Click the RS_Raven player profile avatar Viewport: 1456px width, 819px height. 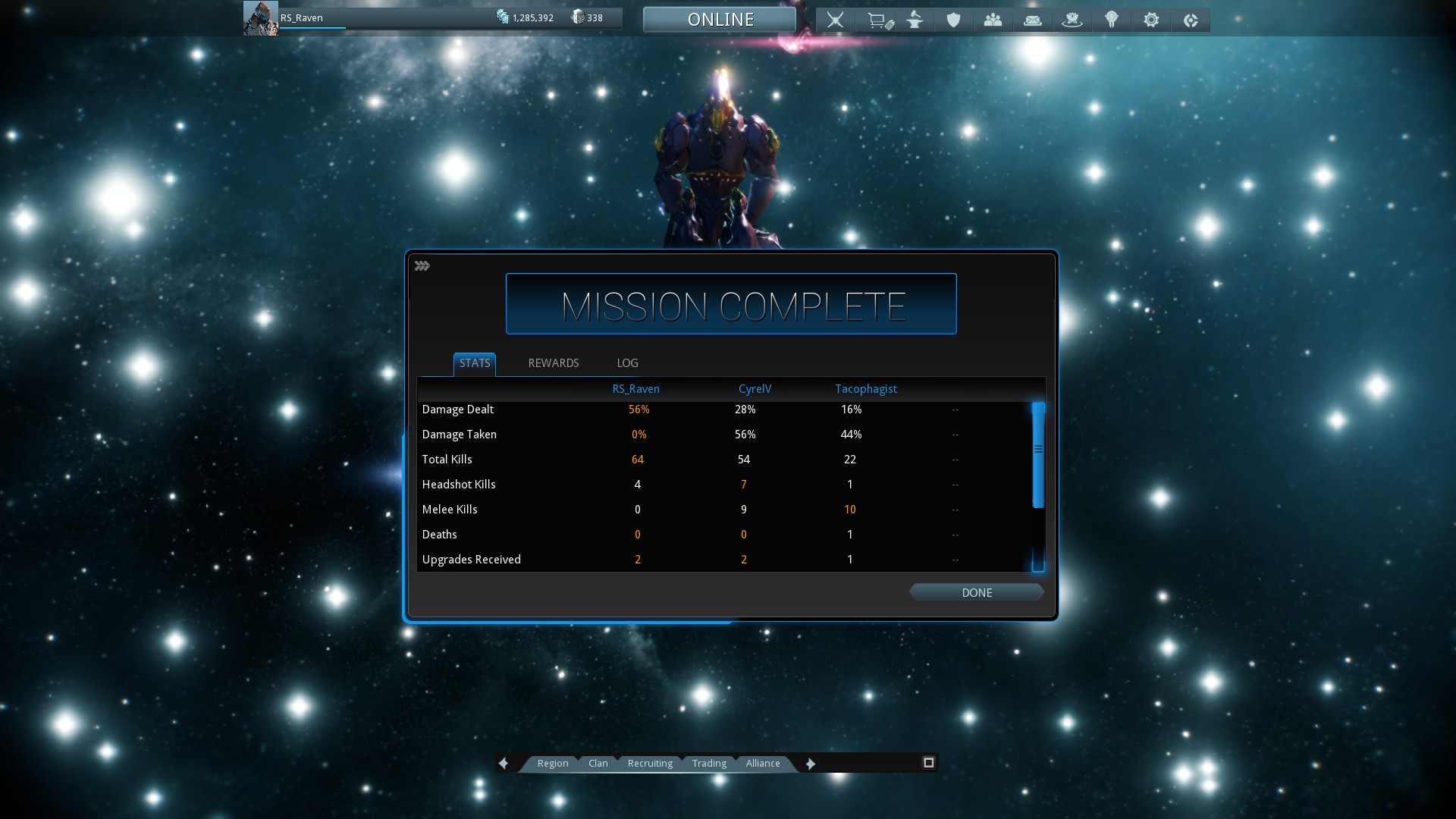pos(260,18)
